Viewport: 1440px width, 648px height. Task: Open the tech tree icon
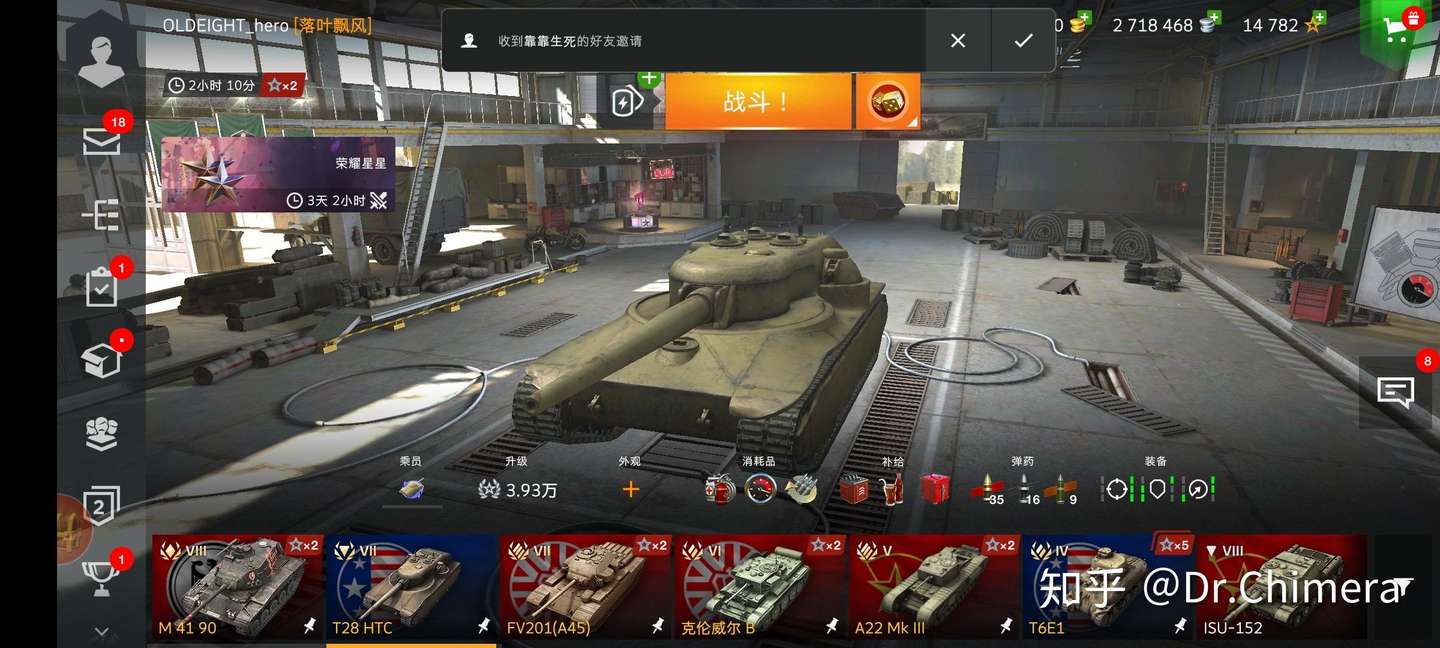click(101, 215)
